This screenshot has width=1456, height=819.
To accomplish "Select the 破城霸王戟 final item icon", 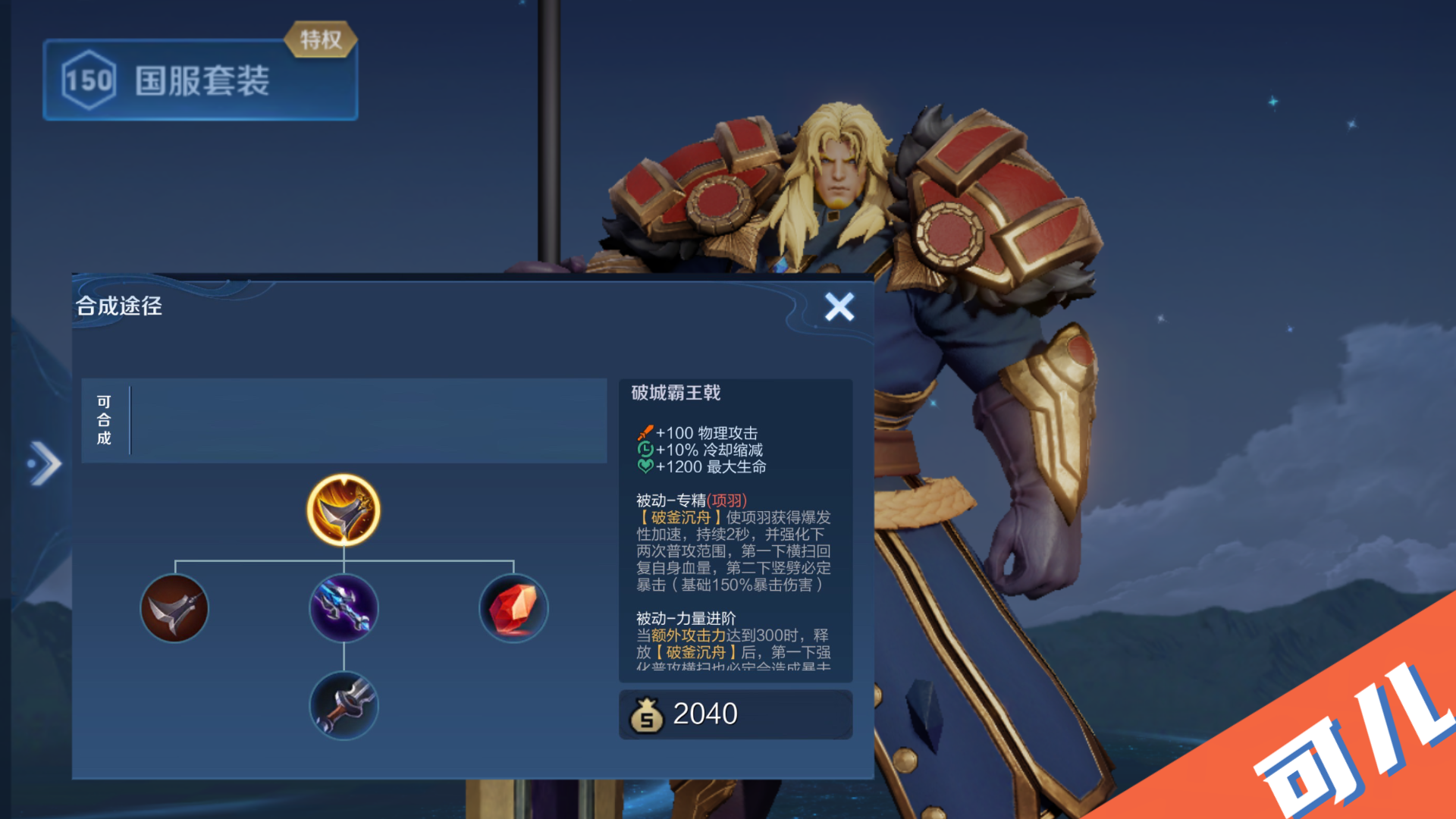I will point(344,510).
